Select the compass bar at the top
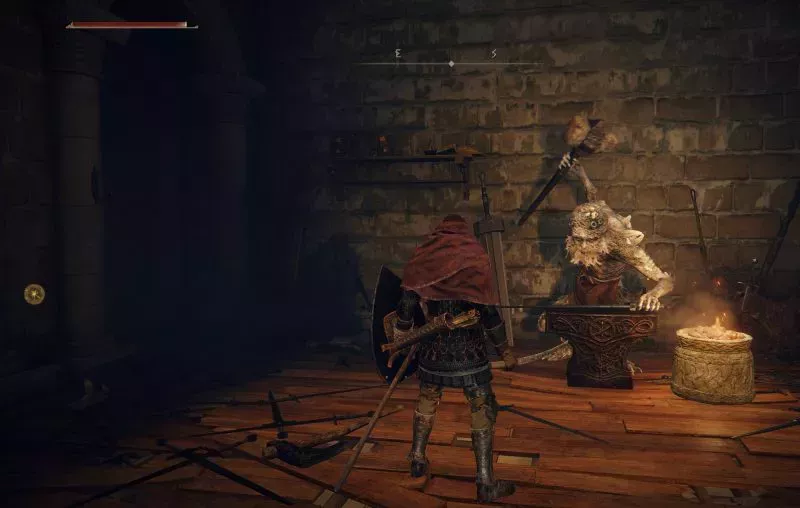Image resolution: width=800 pixels, height=508 pixels. pyautogui.click(x=451, y=62)
